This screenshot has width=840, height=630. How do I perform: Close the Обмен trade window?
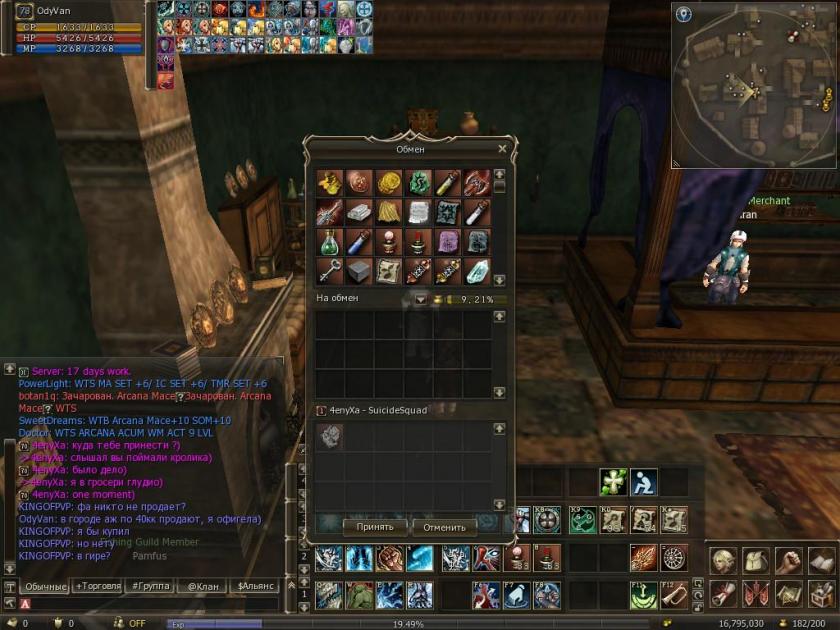502,149
